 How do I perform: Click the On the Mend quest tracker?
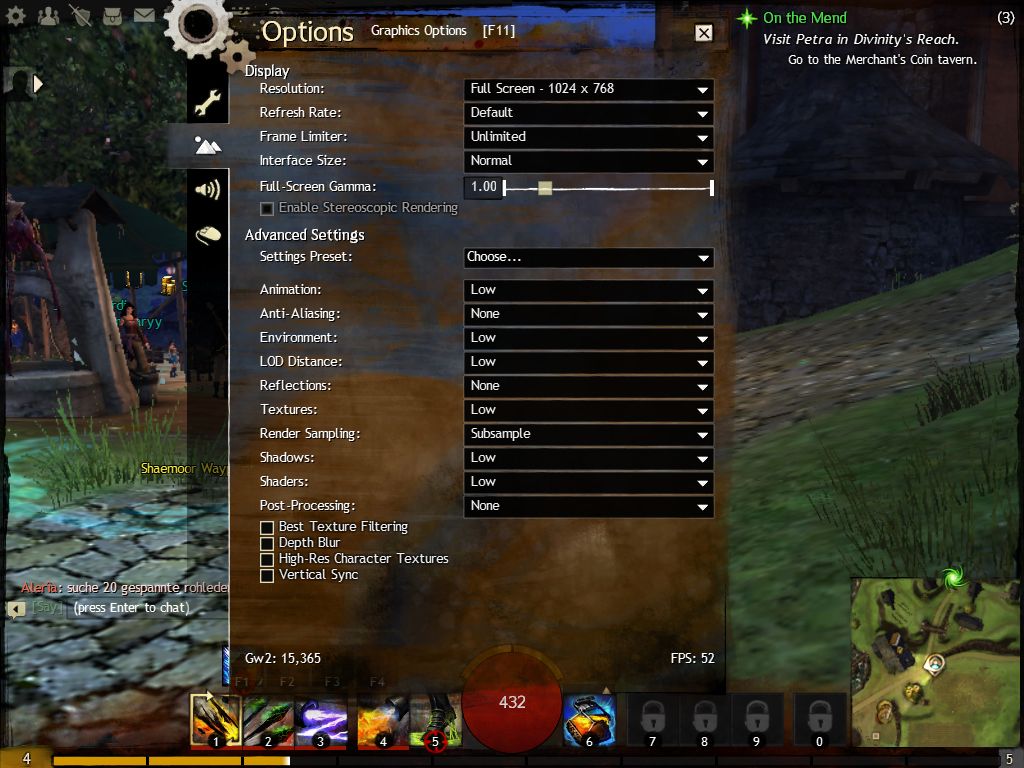(804, 18)
